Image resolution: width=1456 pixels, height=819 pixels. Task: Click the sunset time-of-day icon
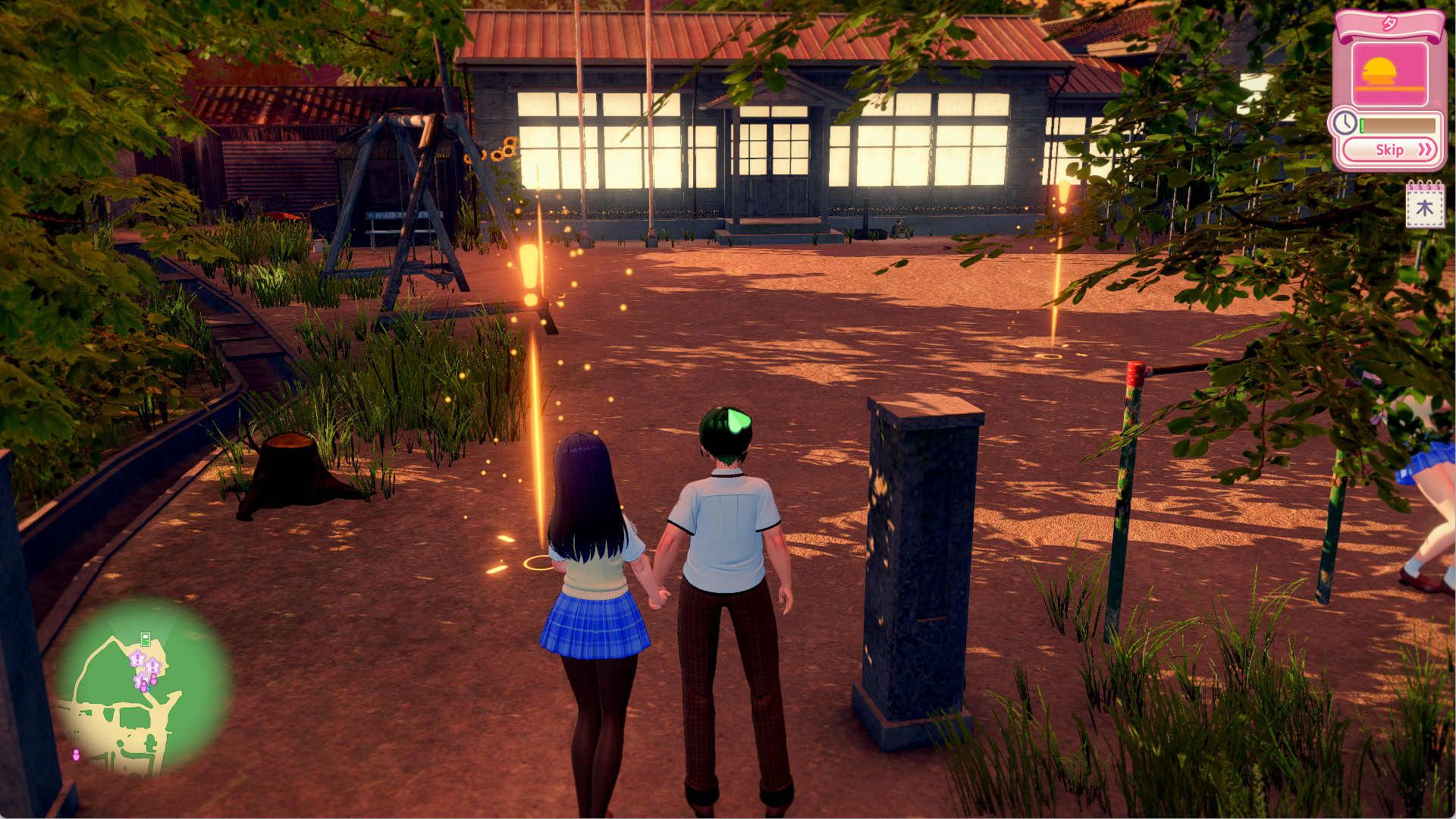pyautogui.click(x=1389, y=74)
